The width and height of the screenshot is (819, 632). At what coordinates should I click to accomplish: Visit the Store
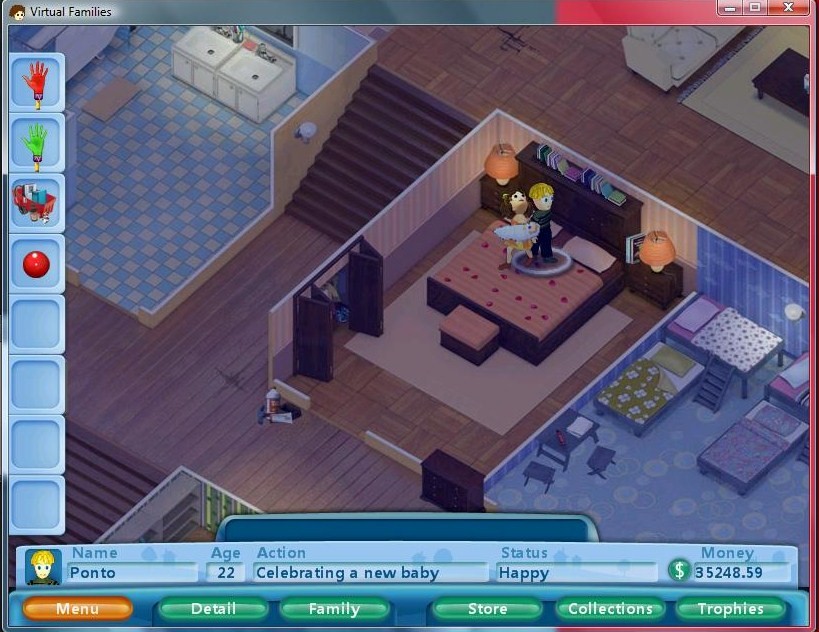[x=487, y=608]
